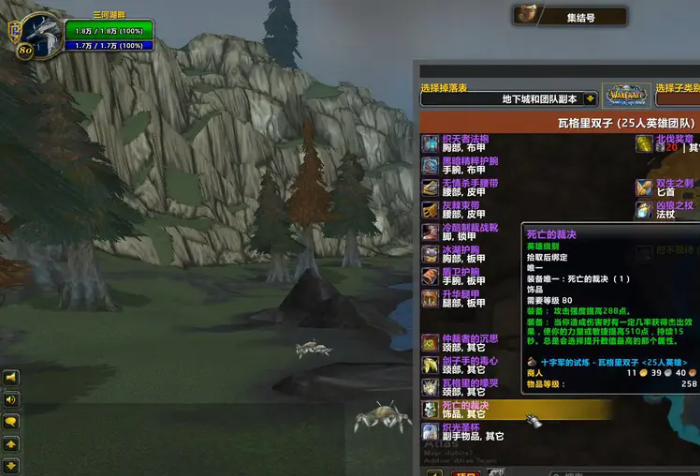Select the 炽光圣杯 off-hand item

coord(465,432)
